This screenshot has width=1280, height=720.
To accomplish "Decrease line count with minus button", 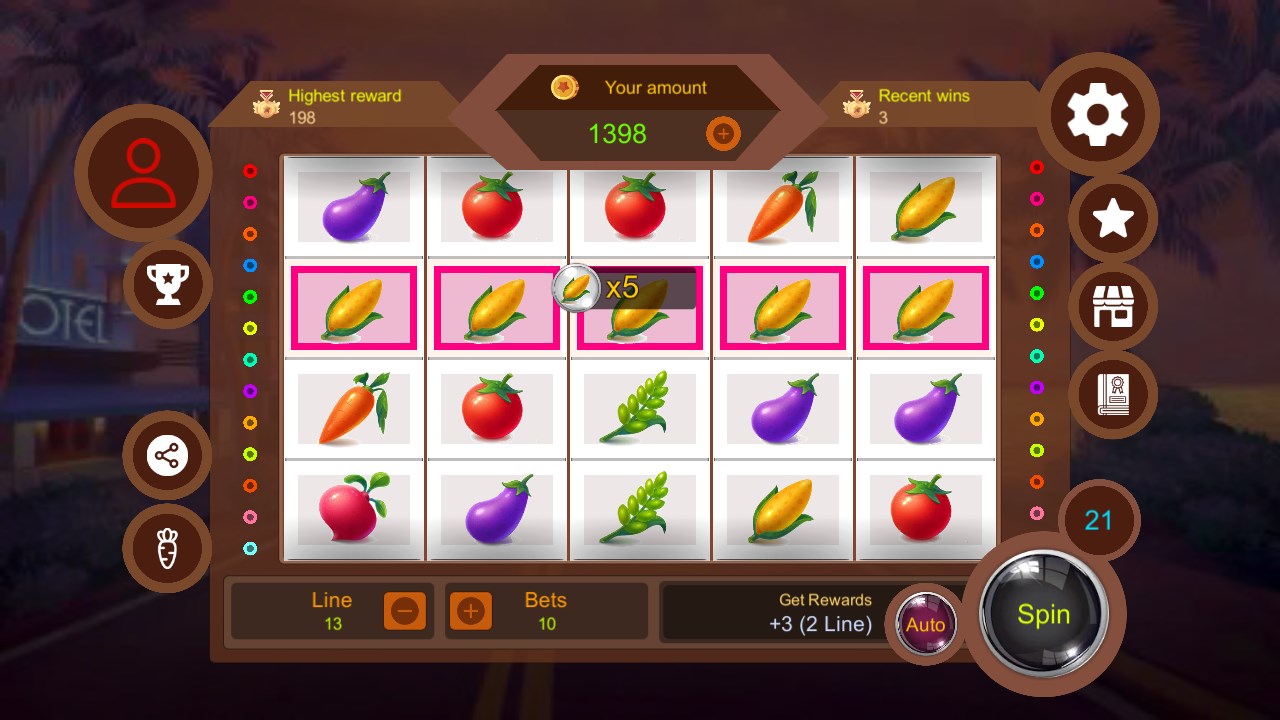I will [405, 610].
